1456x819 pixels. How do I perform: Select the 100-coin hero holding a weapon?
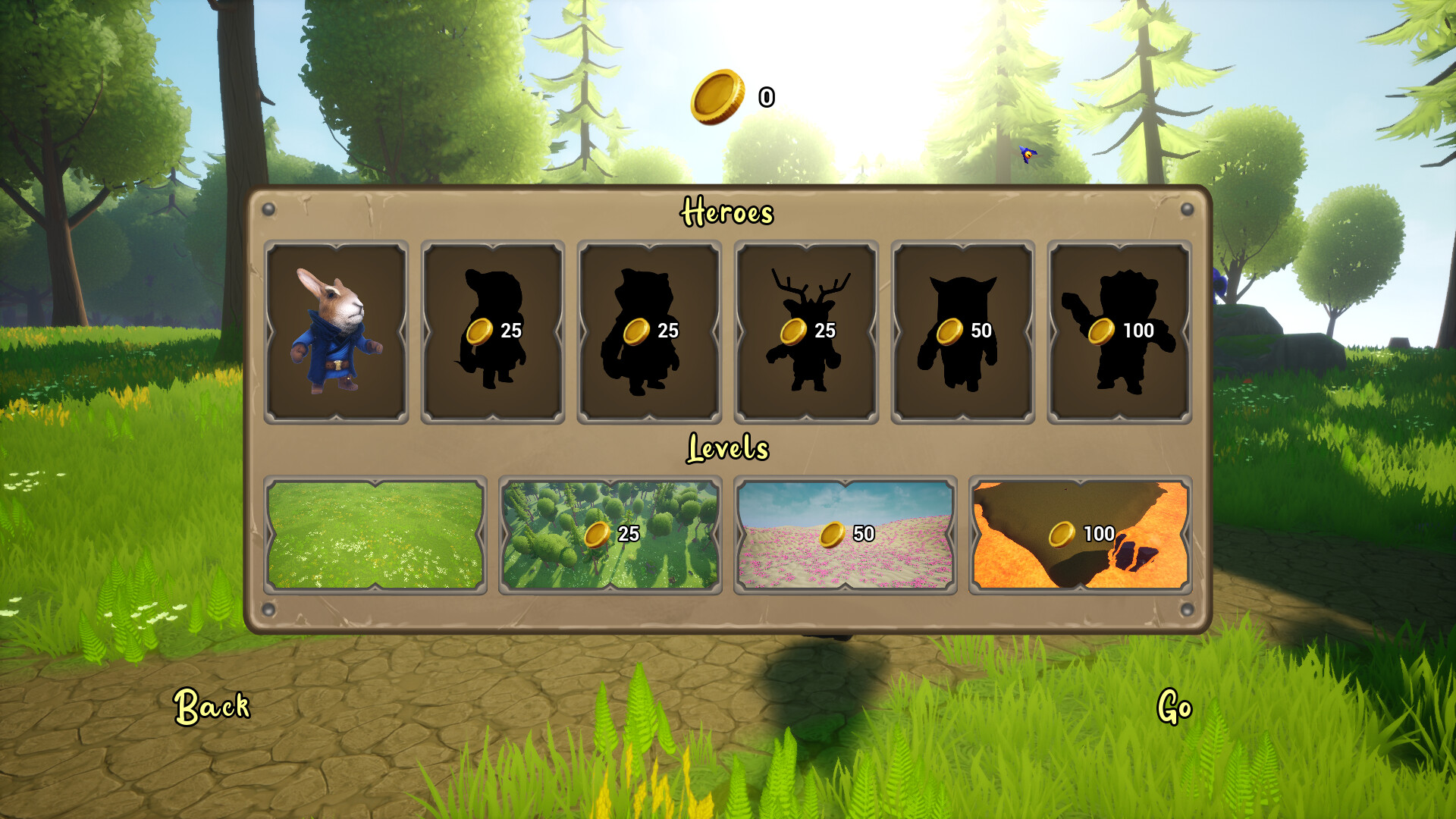point(1115,331)
